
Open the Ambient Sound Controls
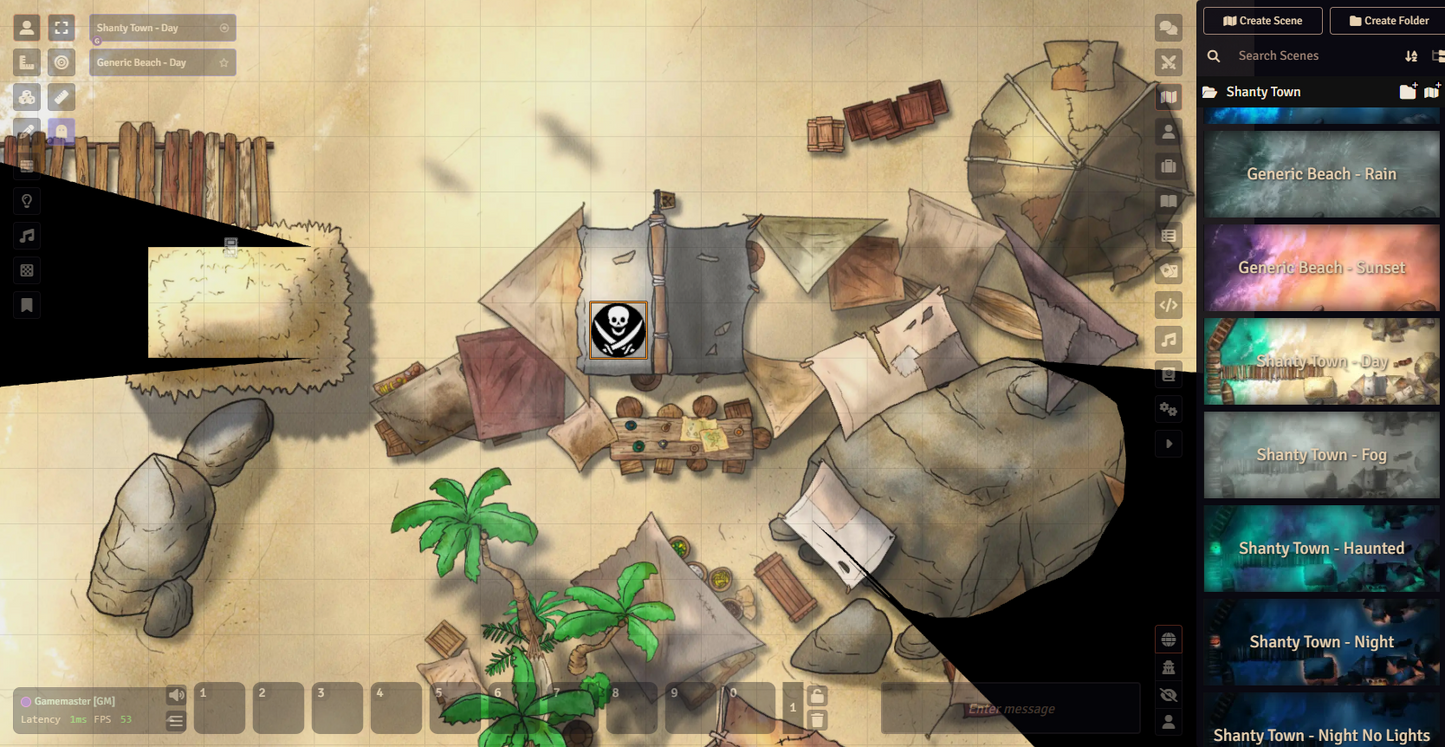[x=27, y=236]
